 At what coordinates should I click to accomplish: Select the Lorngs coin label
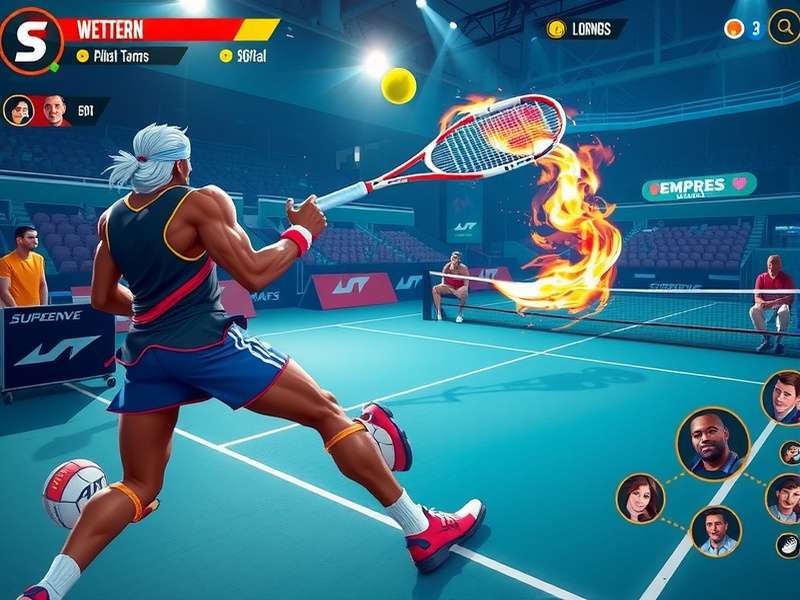(x=582, y=29)
